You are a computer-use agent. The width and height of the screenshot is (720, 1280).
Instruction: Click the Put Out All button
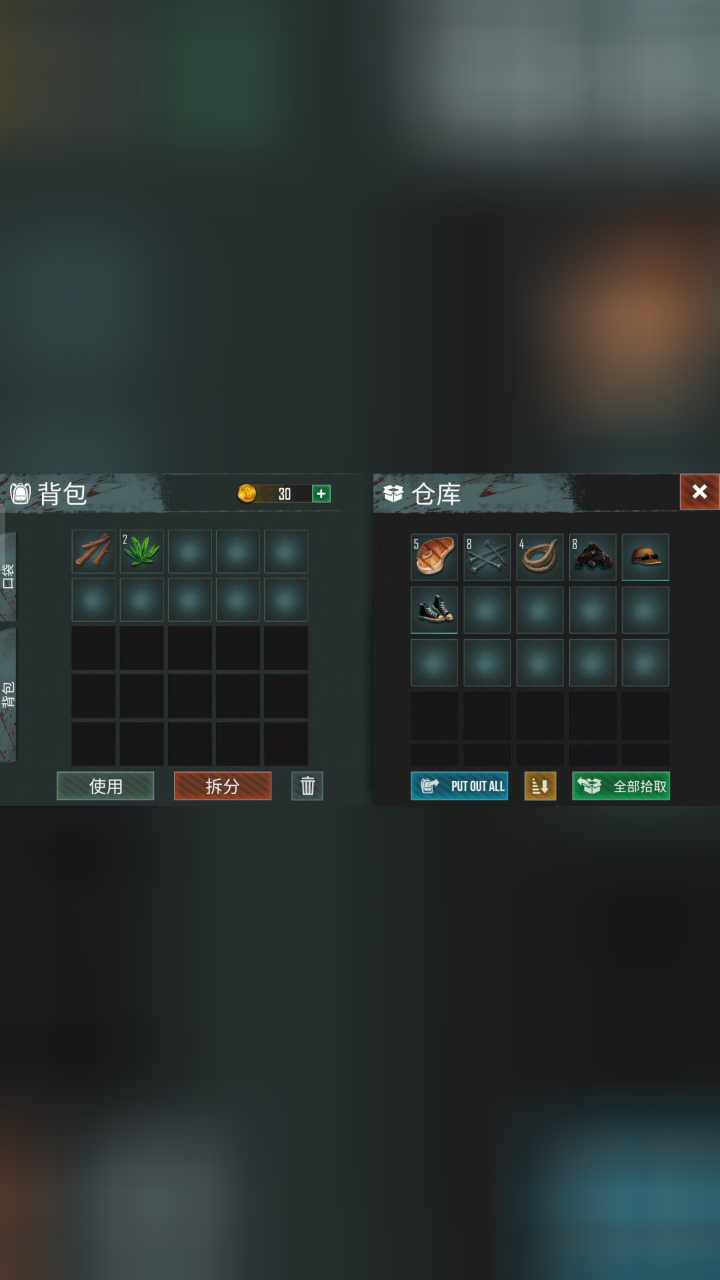[x=459, y=786]
